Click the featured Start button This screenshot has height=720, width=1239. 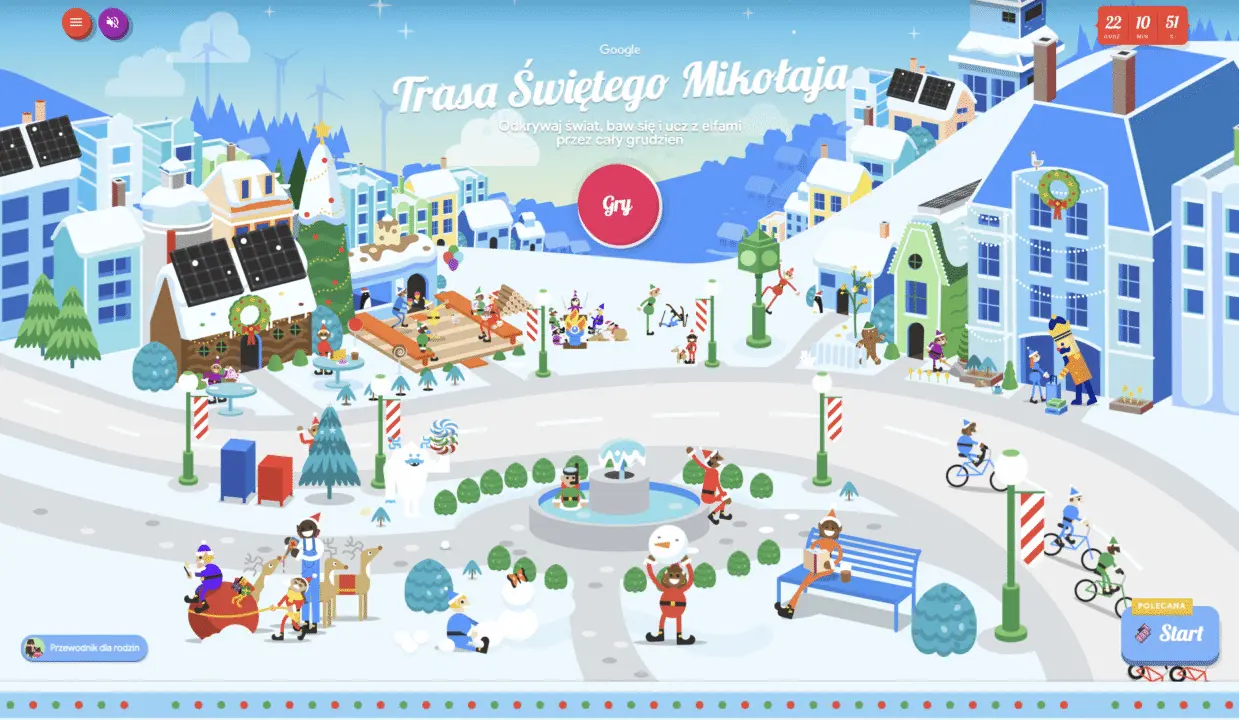pos(1169,633)
